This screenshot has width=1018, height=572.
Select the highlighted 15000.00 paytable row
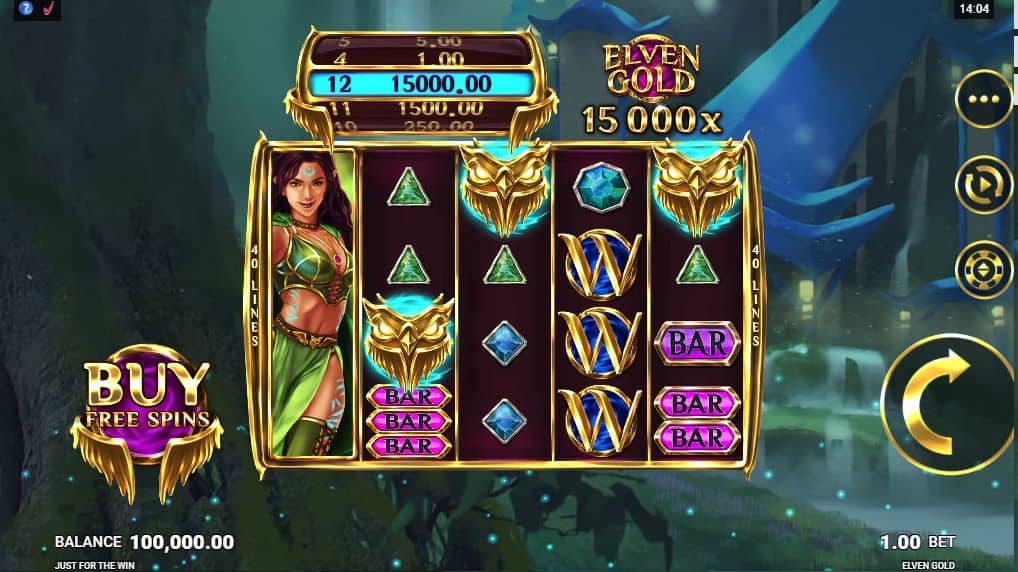[420, 84]
